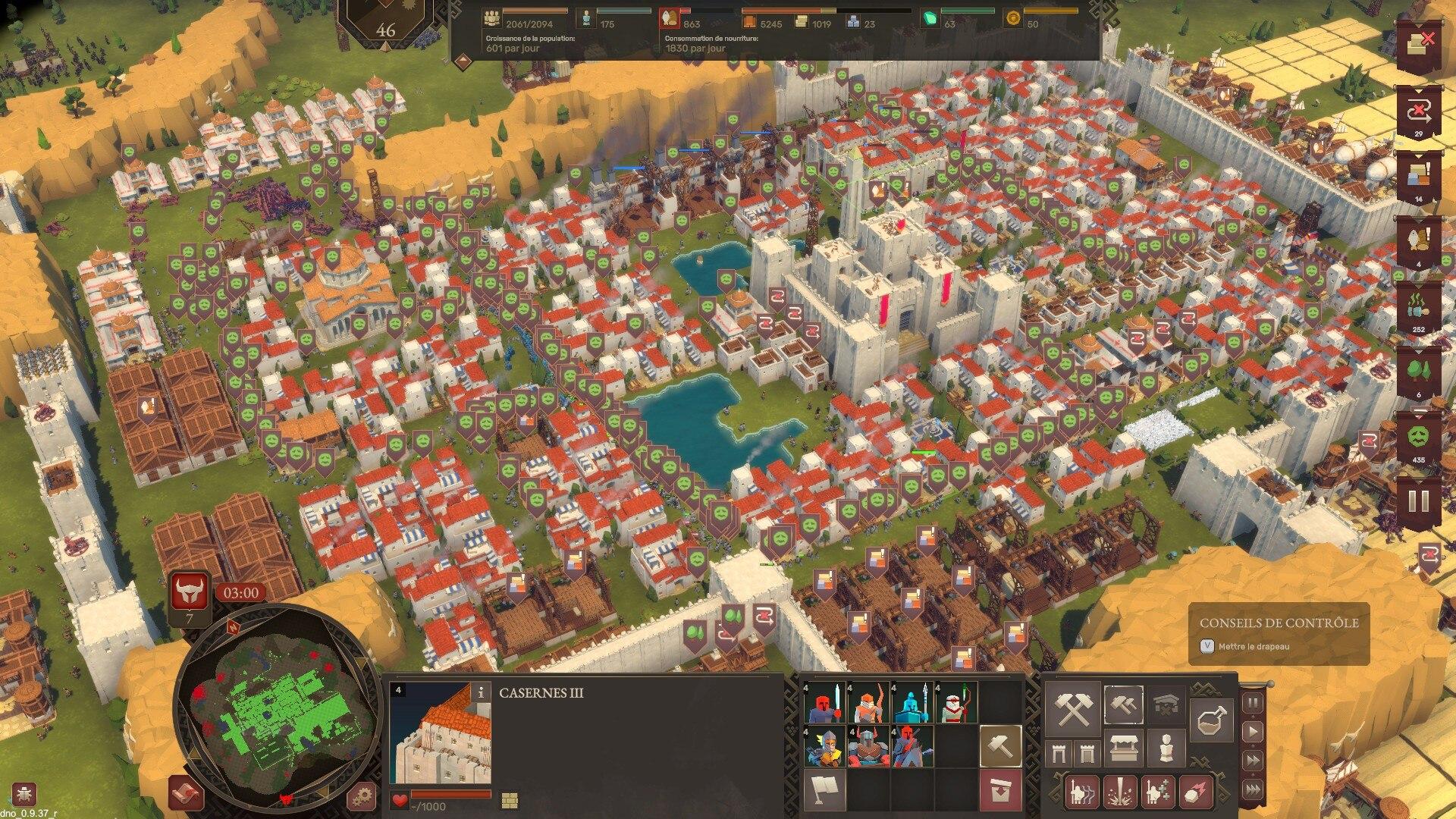The width and height of the screenshot is (1456, 819).
Task: Set game speed to fast forward
Action: 1253,761
